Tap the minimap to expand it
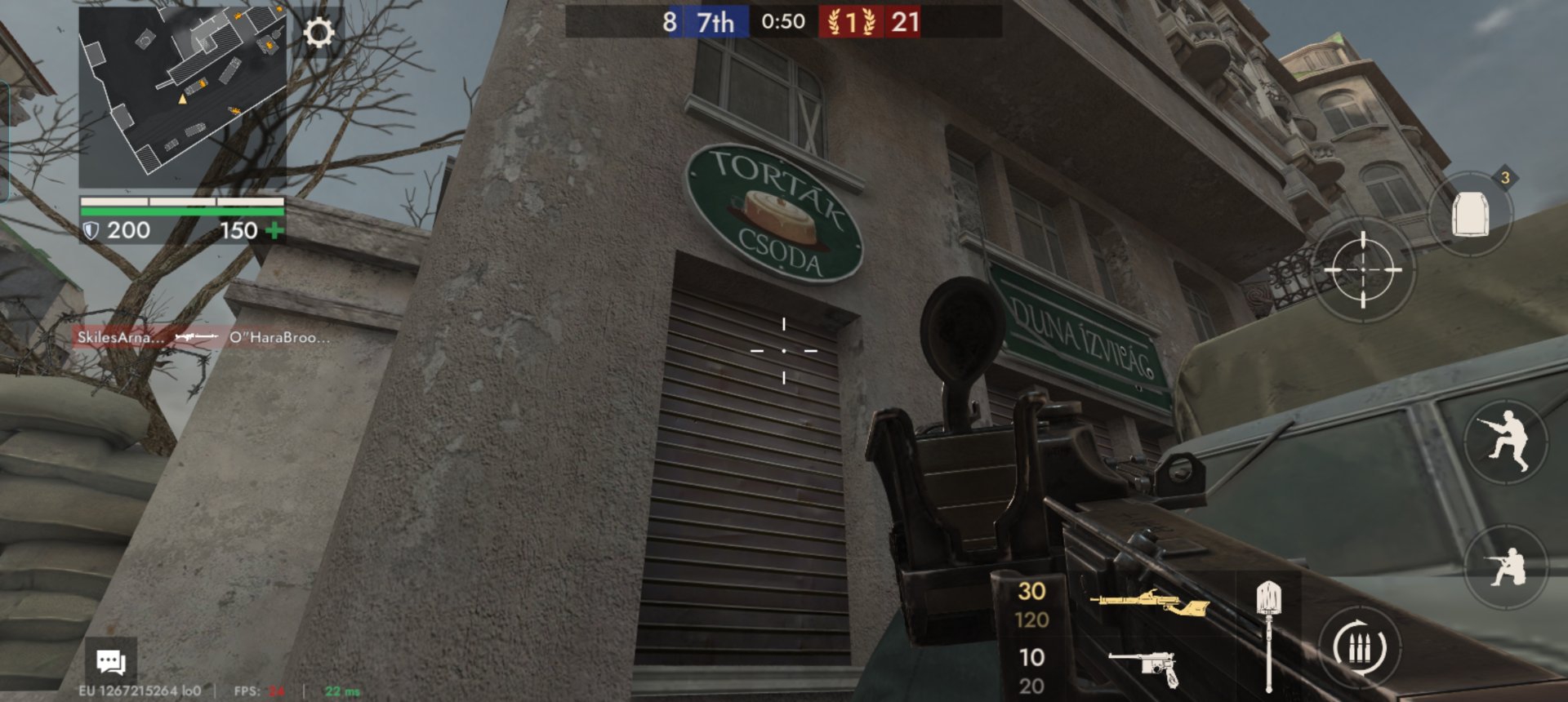The width and height of the screenshot is (1568, 702). 182,96
